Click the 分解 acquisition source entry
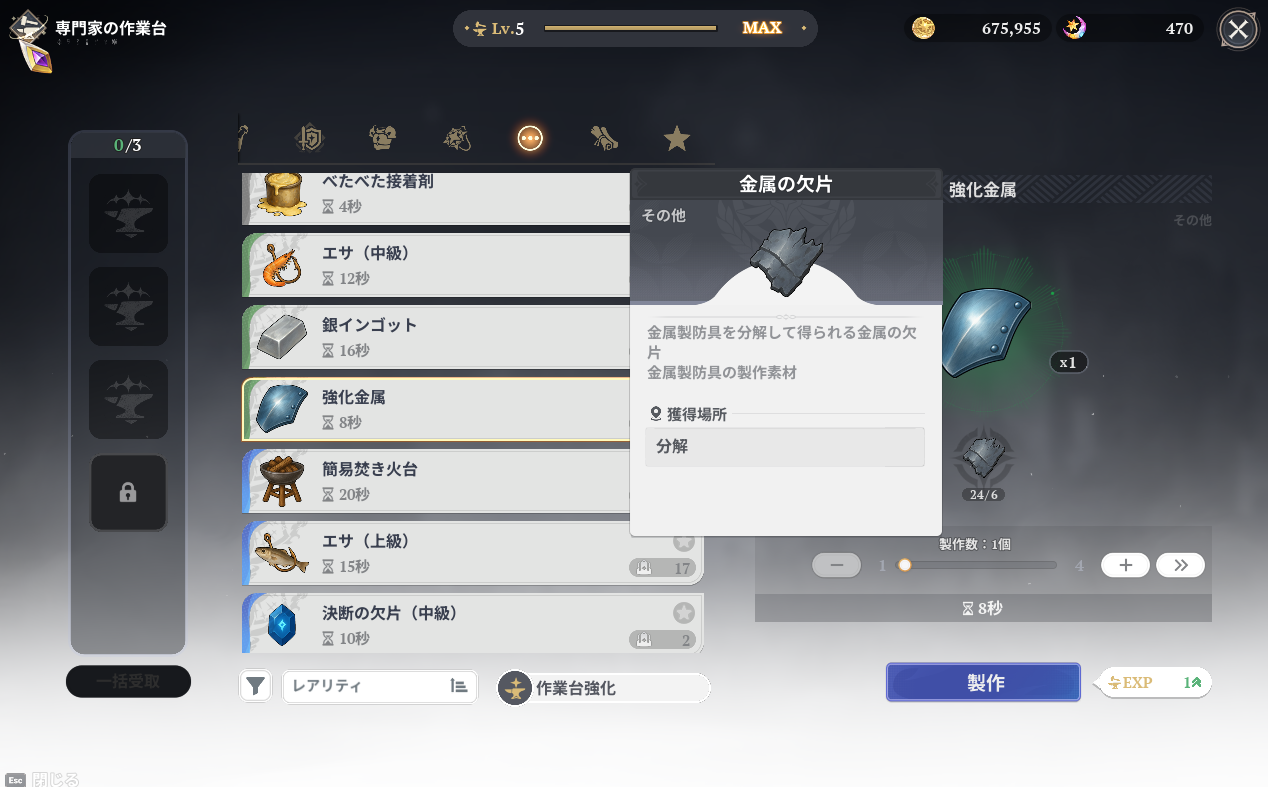Image resolution: width=1268 pixels, height=787 pixels. pyautogui.click(x=784, y=447)
